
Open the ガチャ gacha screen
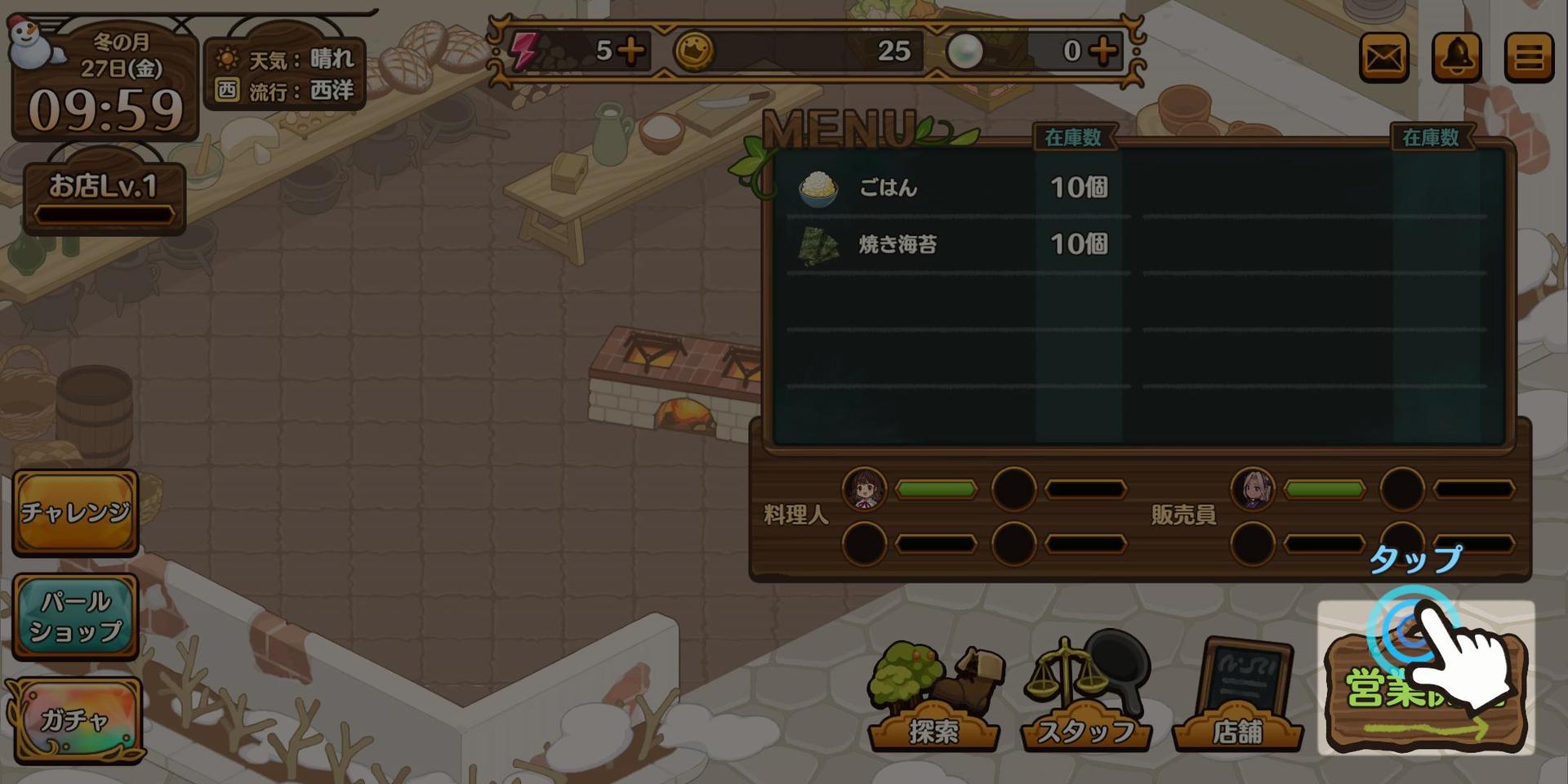(75, 720)
